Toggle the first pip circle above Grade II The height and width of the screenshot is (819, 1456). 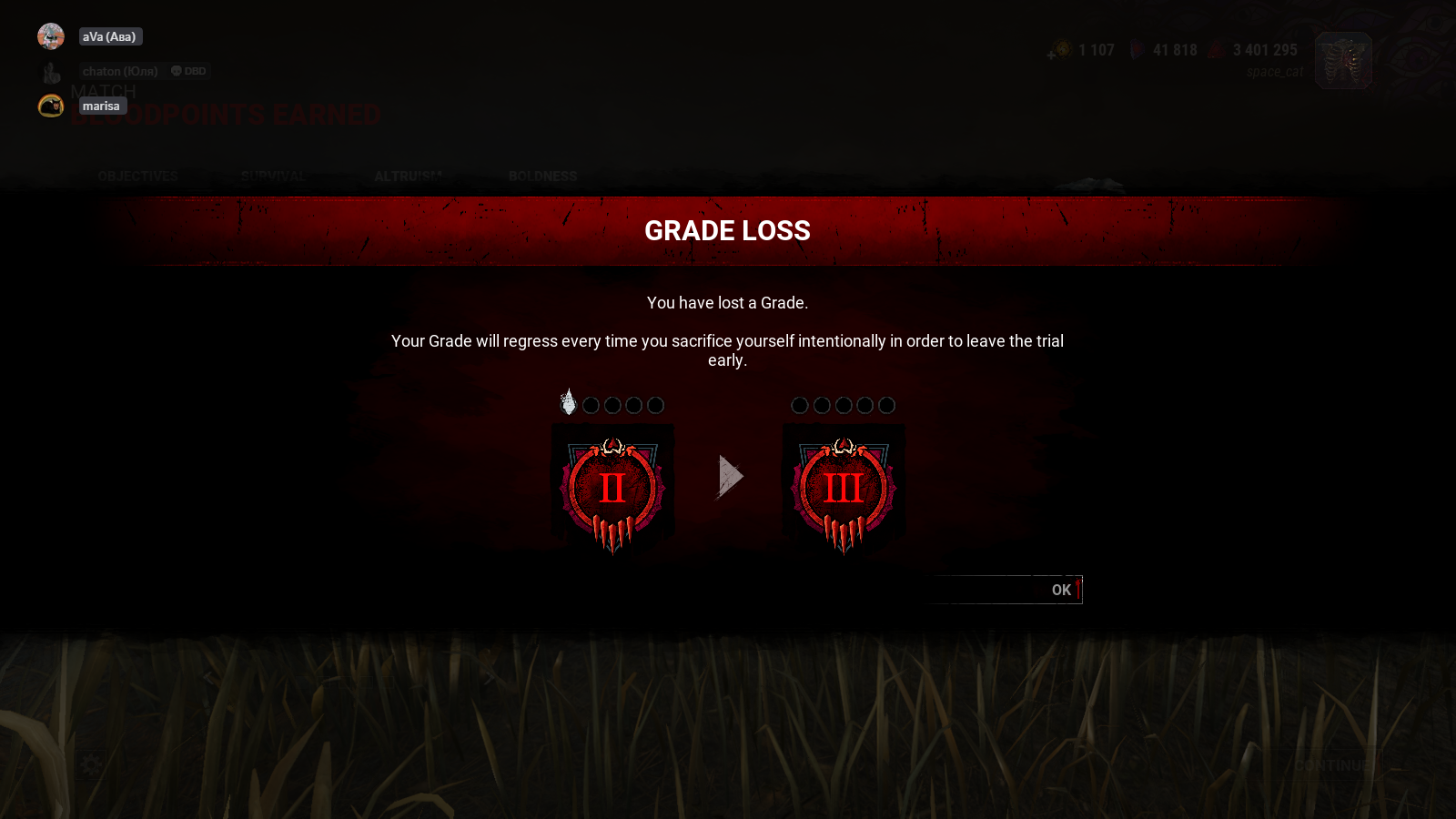point(568,406)
